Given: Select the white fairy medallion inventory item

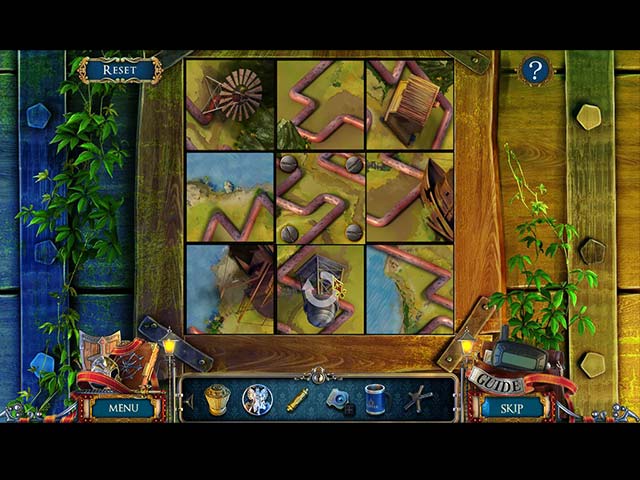Looking at the screenshot, I should pyautogui.click(x=257, y=400).
